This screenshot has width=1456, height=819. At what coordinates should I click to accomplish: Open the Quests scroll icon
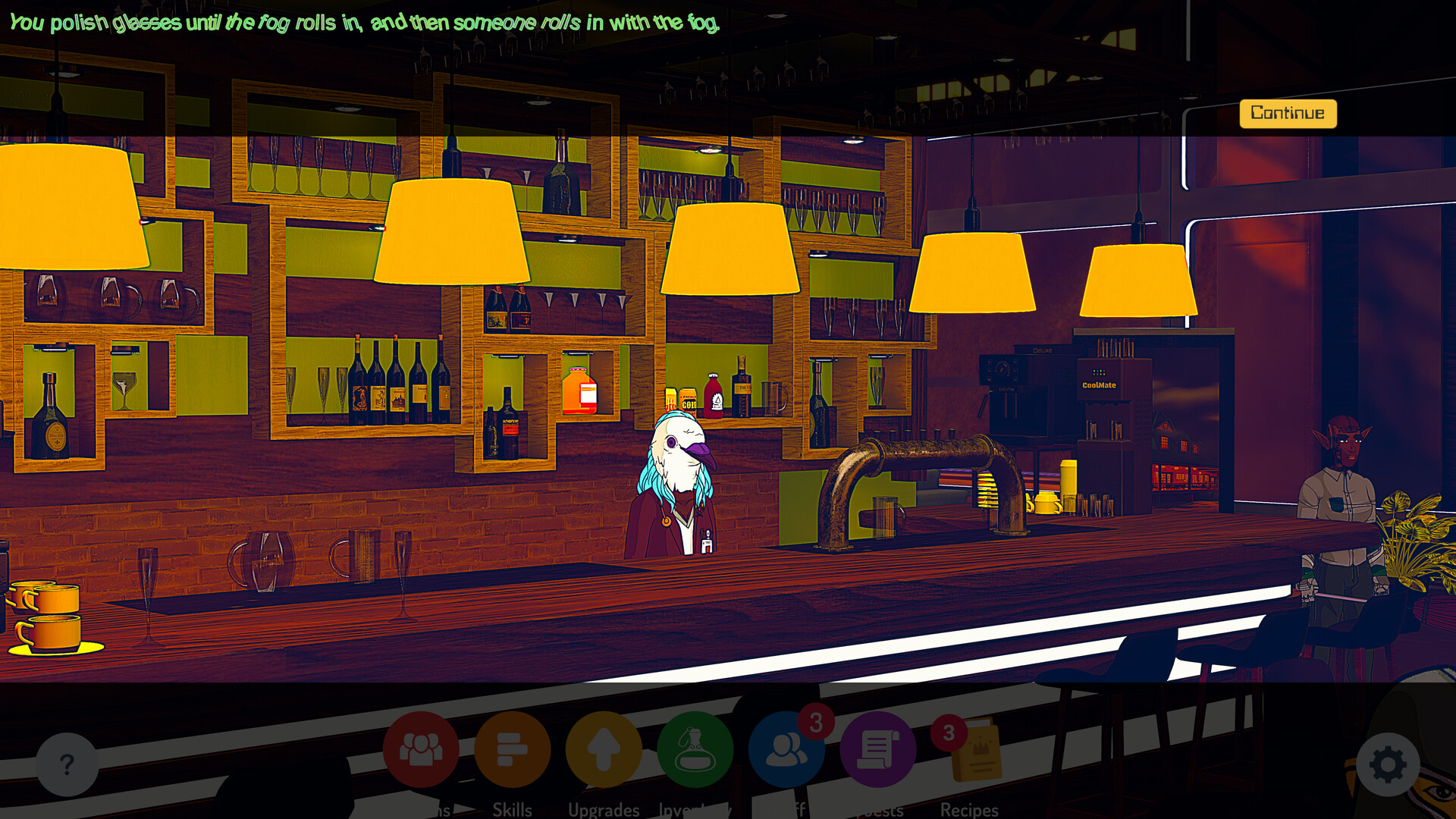point(877,751)
